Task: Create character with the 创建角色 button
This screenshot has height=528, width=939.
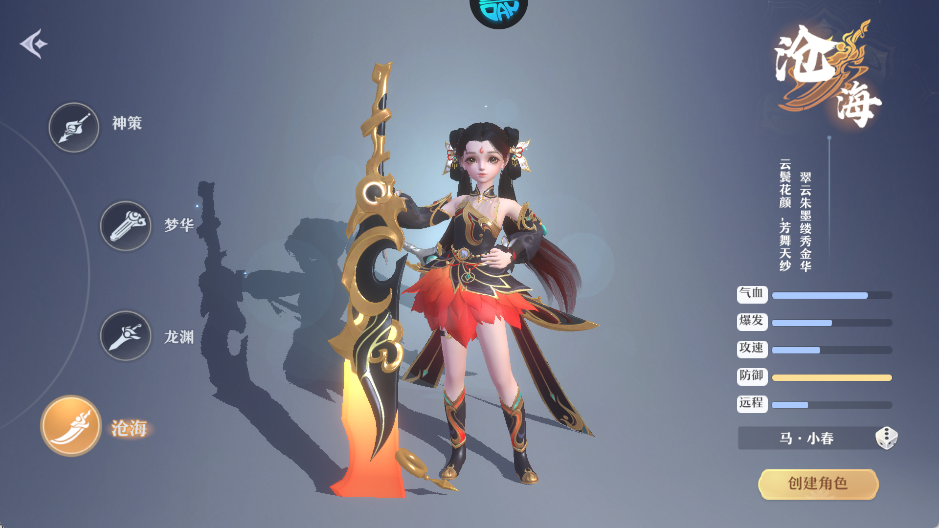Action: pos(818,484)
